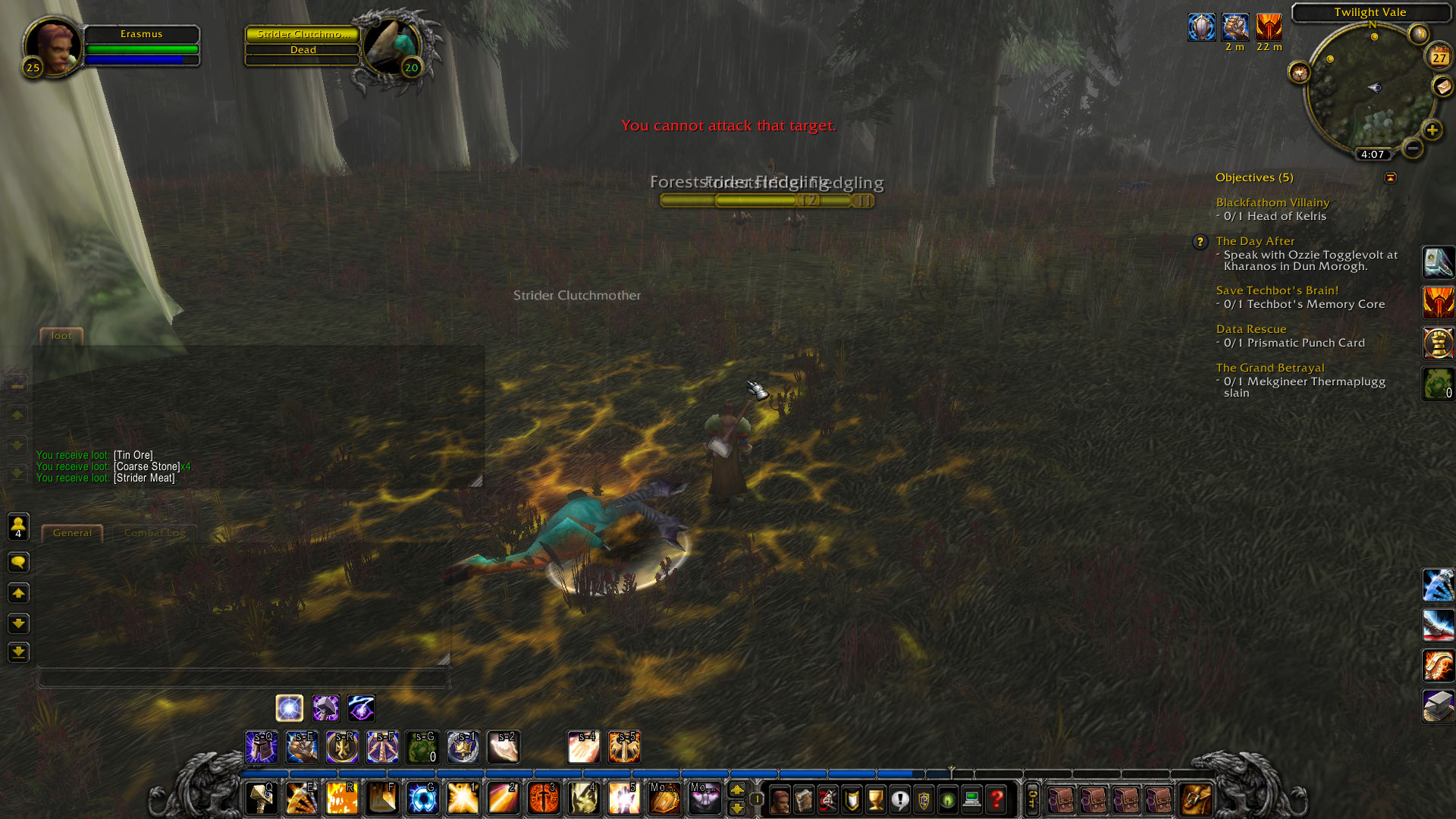1456x819 pixels.
Task: Collapse the Objectives tracker minimize button
Action: click(1391, 177)
